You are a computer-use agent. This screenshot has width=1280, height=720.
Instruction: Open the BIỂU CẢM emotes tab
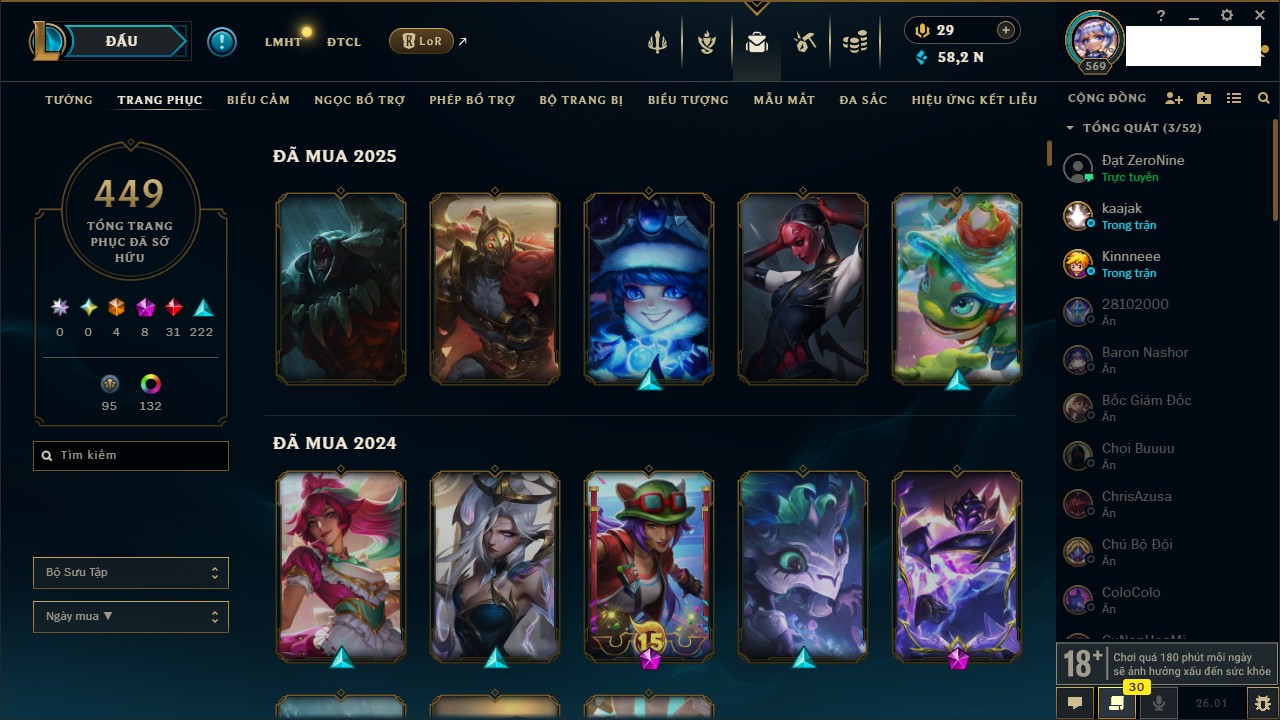(x=258, y=100)
